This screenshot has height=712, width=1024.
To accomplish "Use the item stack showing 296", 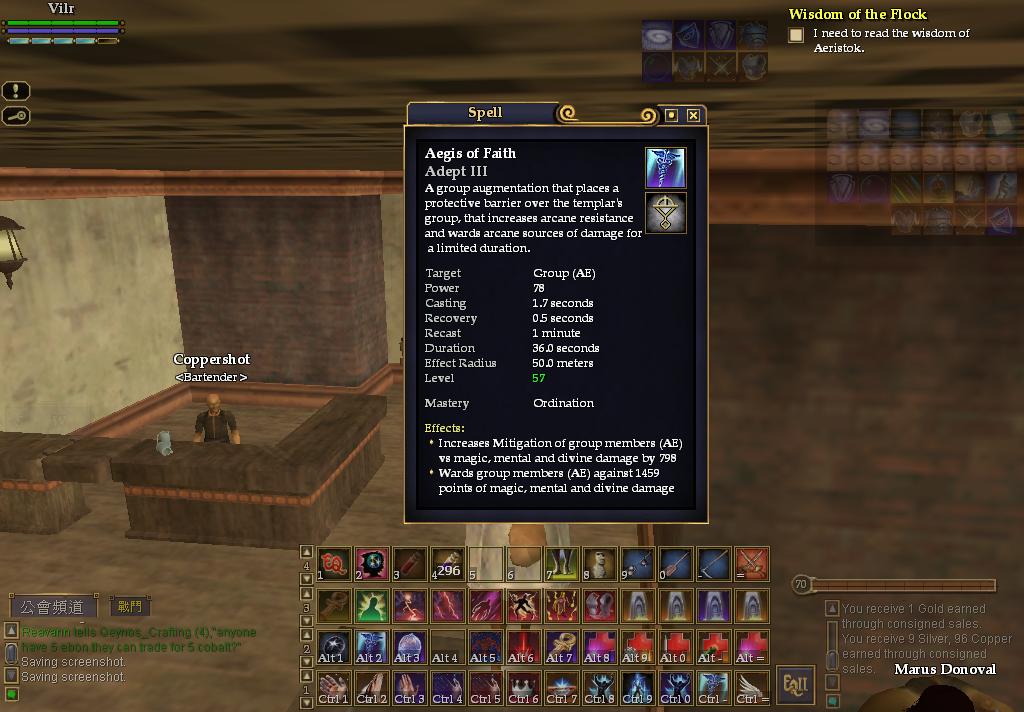I will (x=447, y=564).
